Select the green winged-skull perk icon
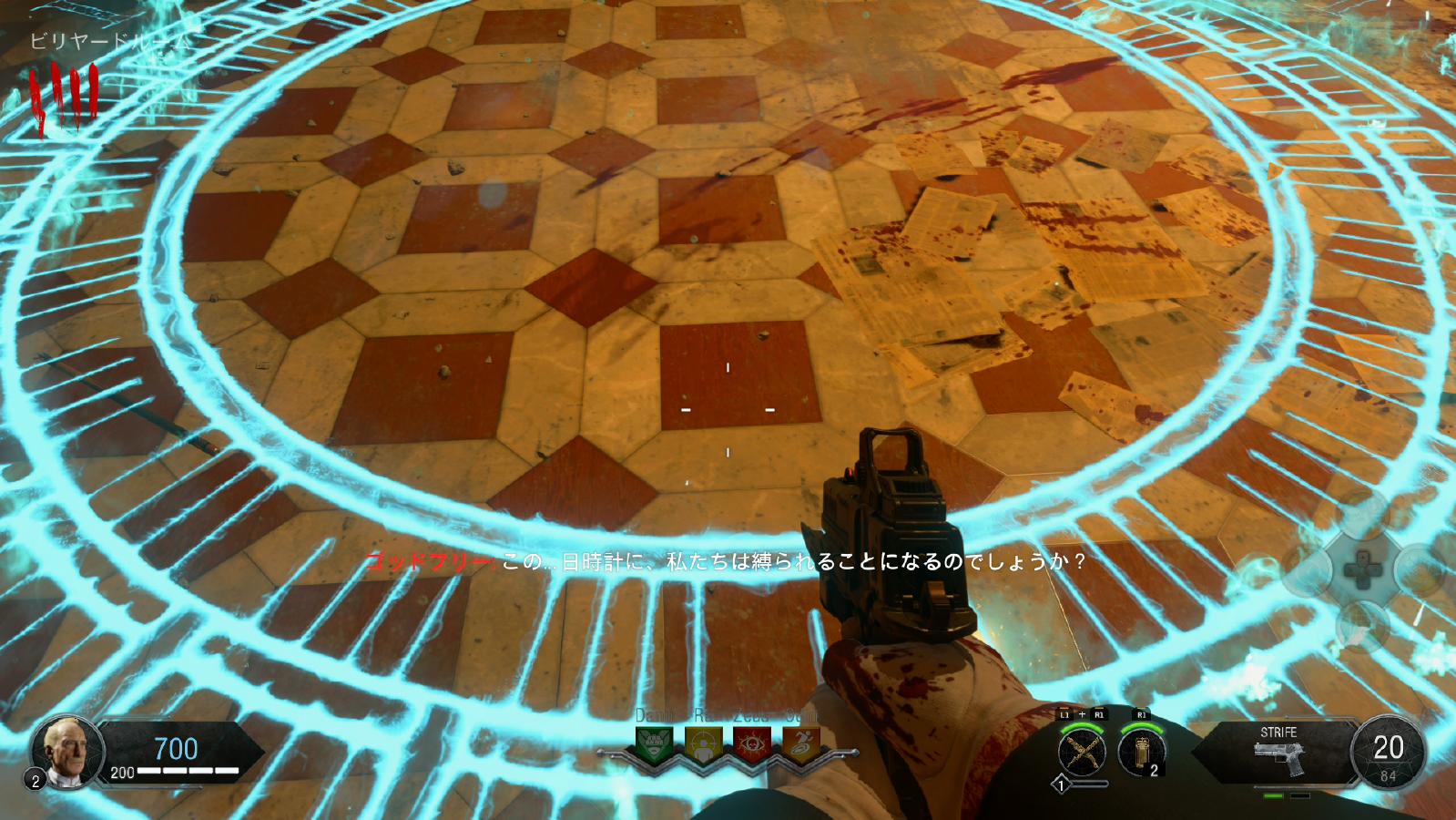This screenshot has height=820, width=1456. (655, 745)
